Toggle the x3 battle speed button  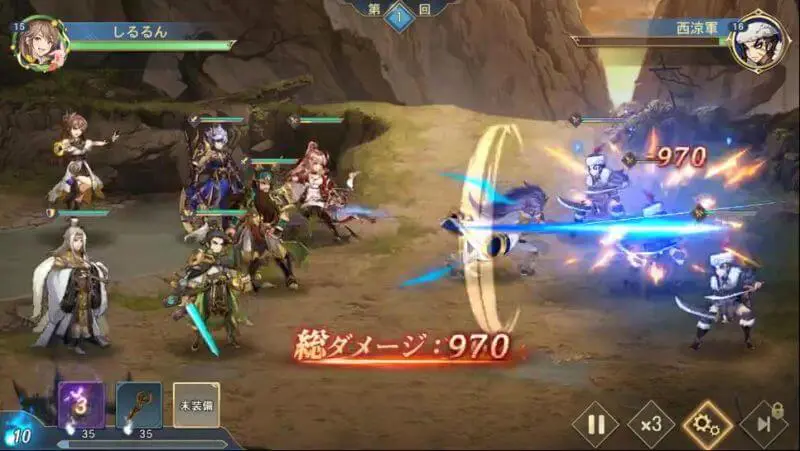(651, 425)
